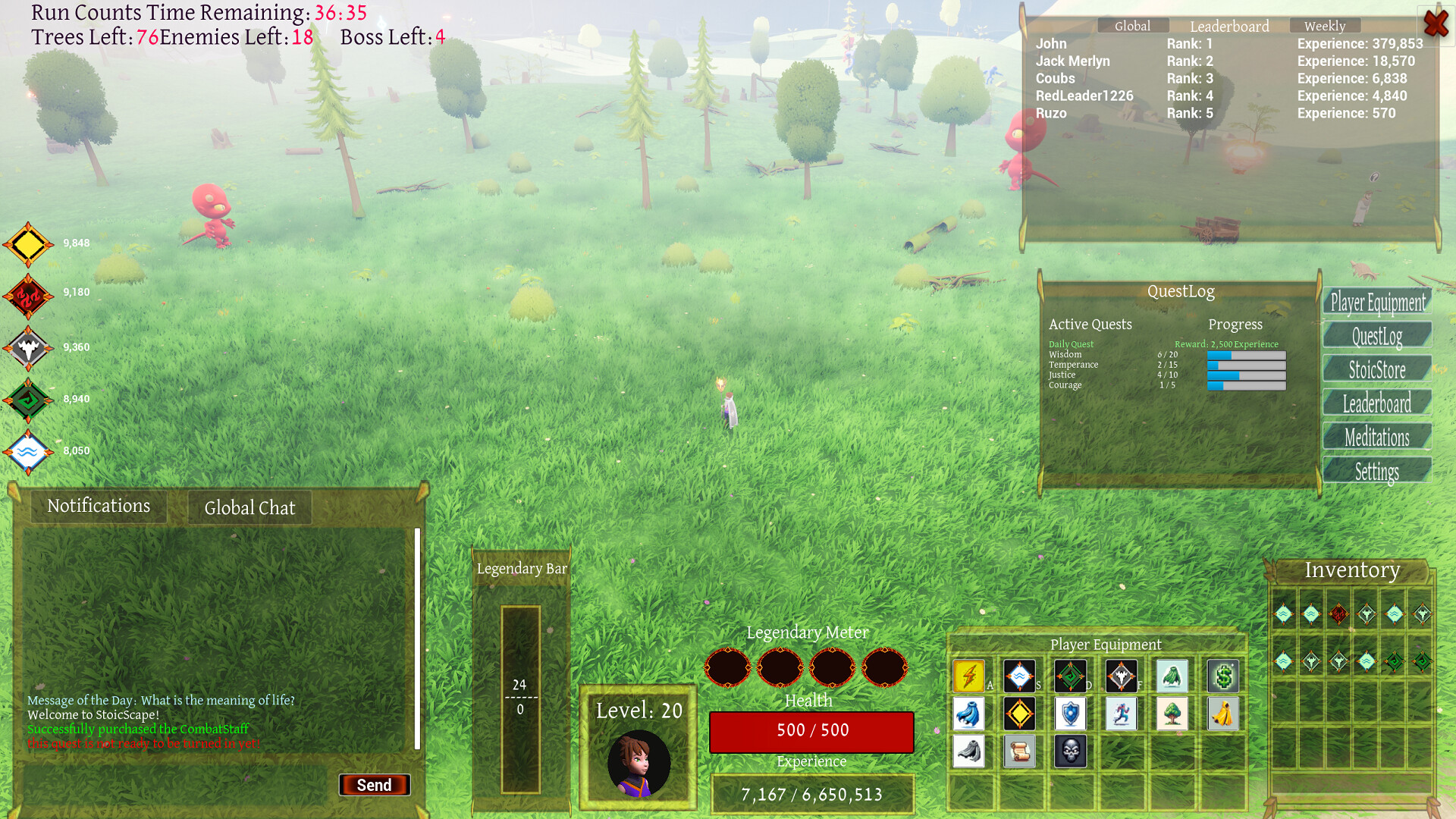This screenshot has height=819, width=1456.
Task: Click the tree item in Player Equipment
Action: click(1172, 714)
